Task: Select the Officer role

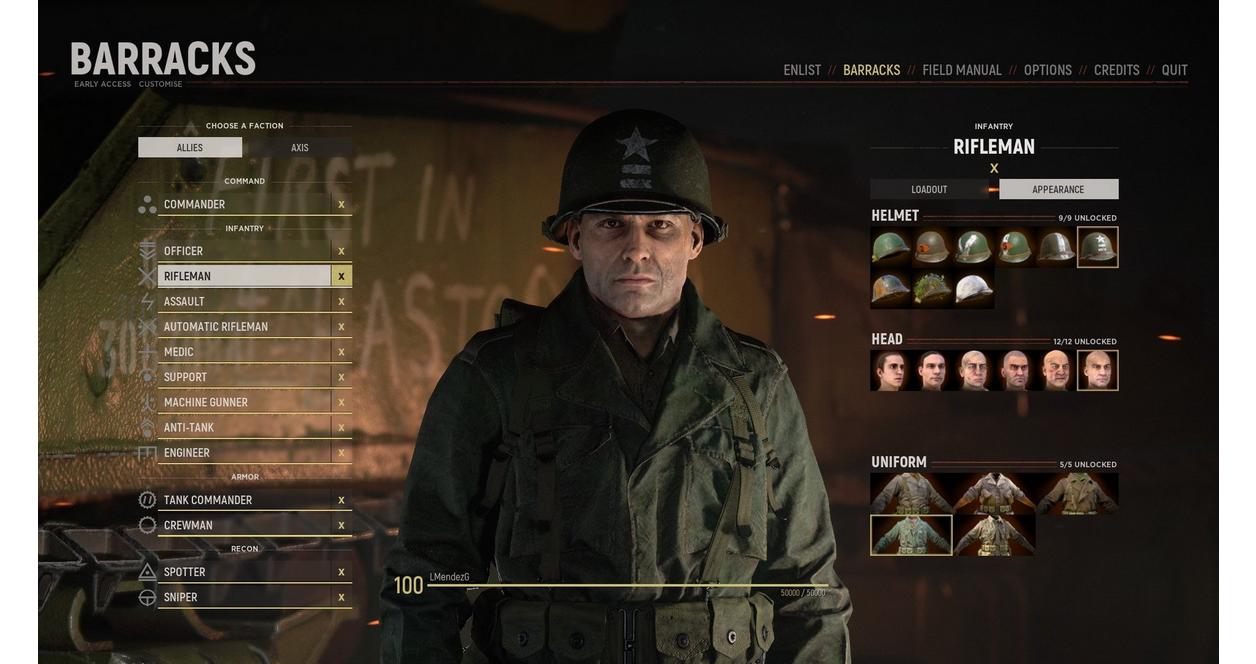Action: tap(244, 251)
